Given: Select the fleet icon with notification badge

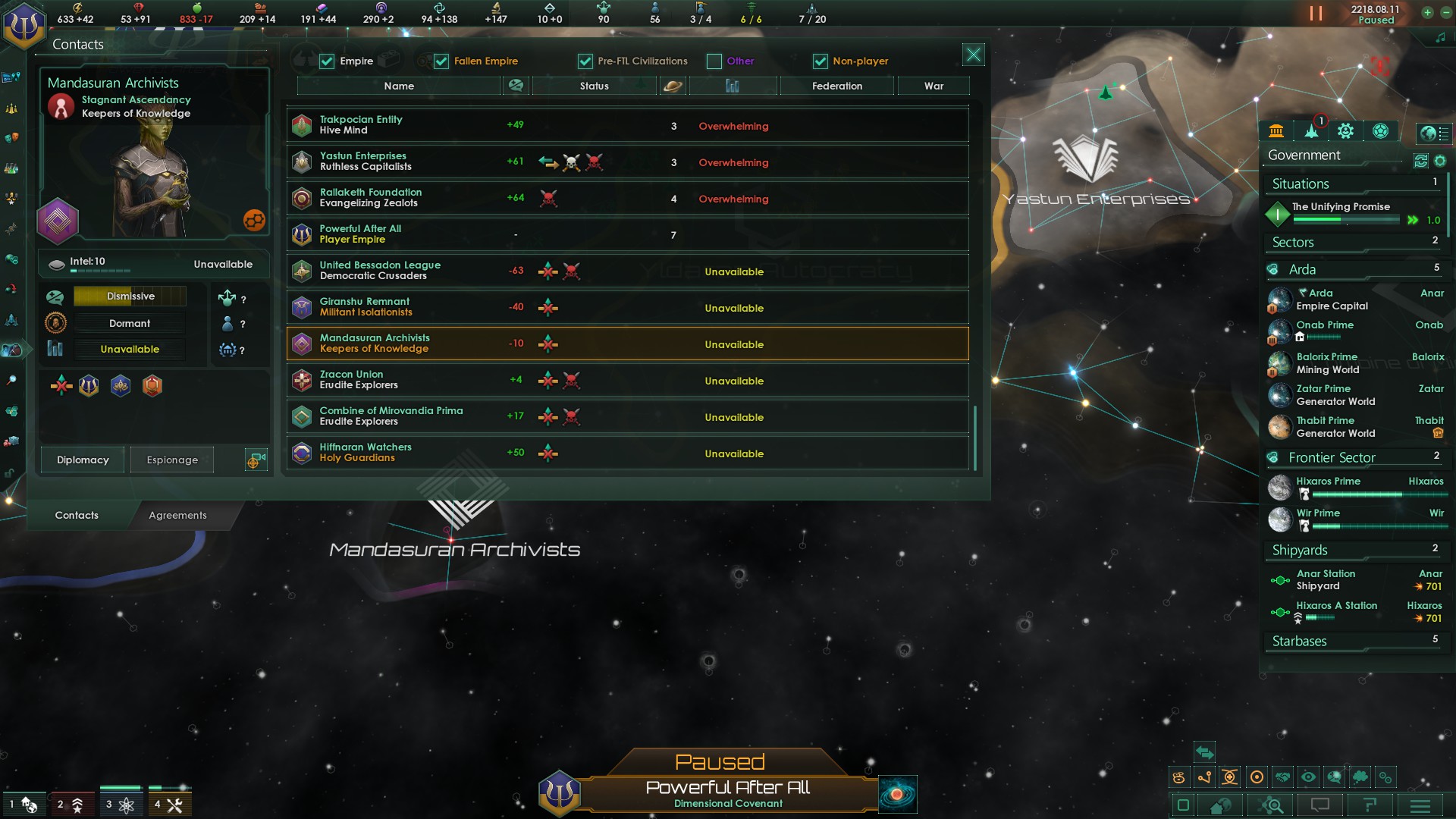Looking at the screenshot, I should pos(1310,130).
